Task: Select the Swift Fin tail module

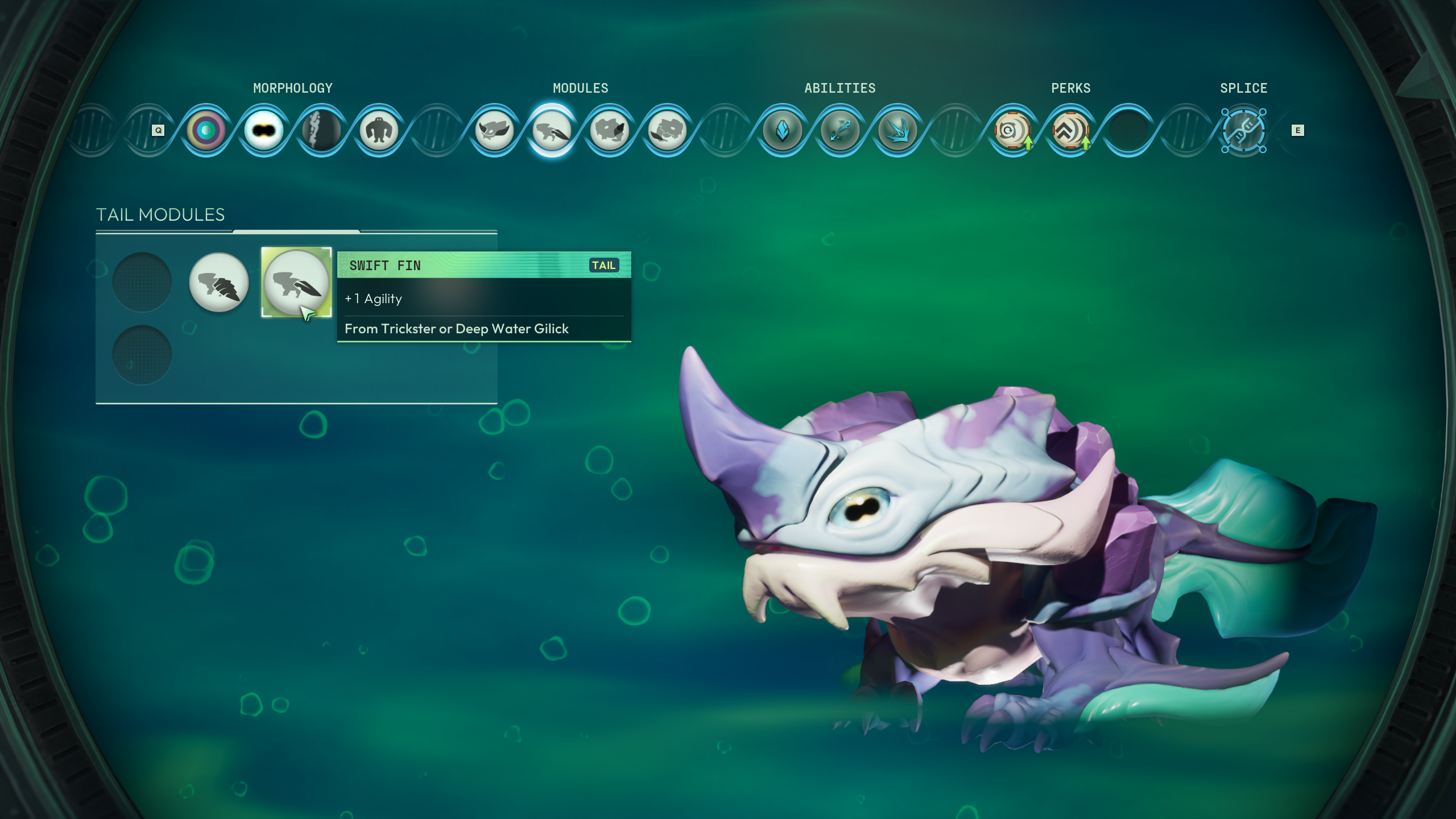Action: click(296, 282)
